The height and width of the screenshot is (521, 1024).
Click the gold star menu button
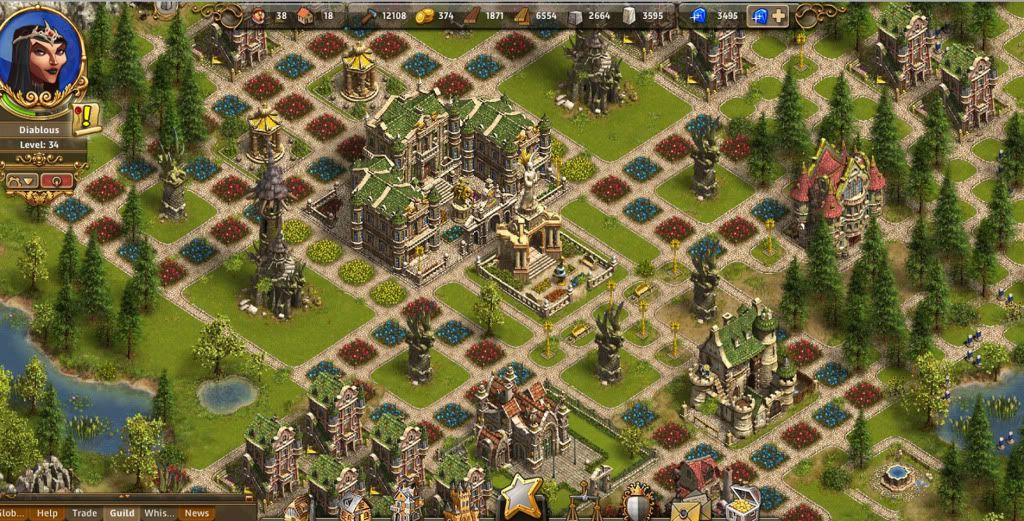pos(522,497)
